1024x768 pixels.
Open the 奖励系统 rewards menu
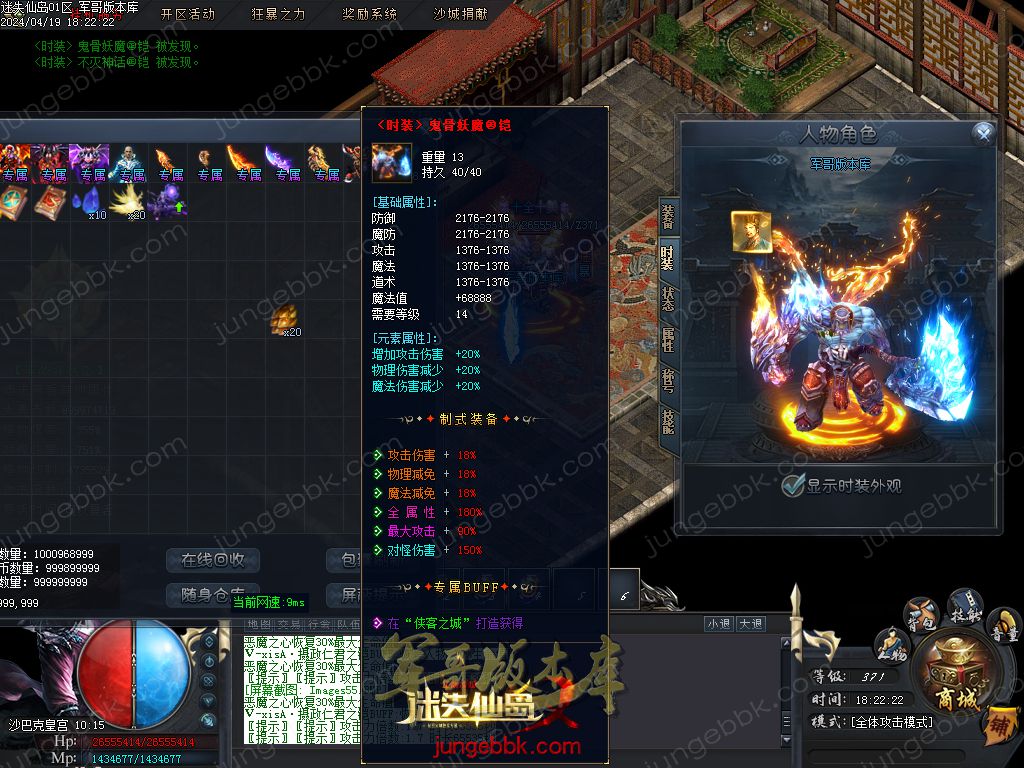(x=369, y=14)
